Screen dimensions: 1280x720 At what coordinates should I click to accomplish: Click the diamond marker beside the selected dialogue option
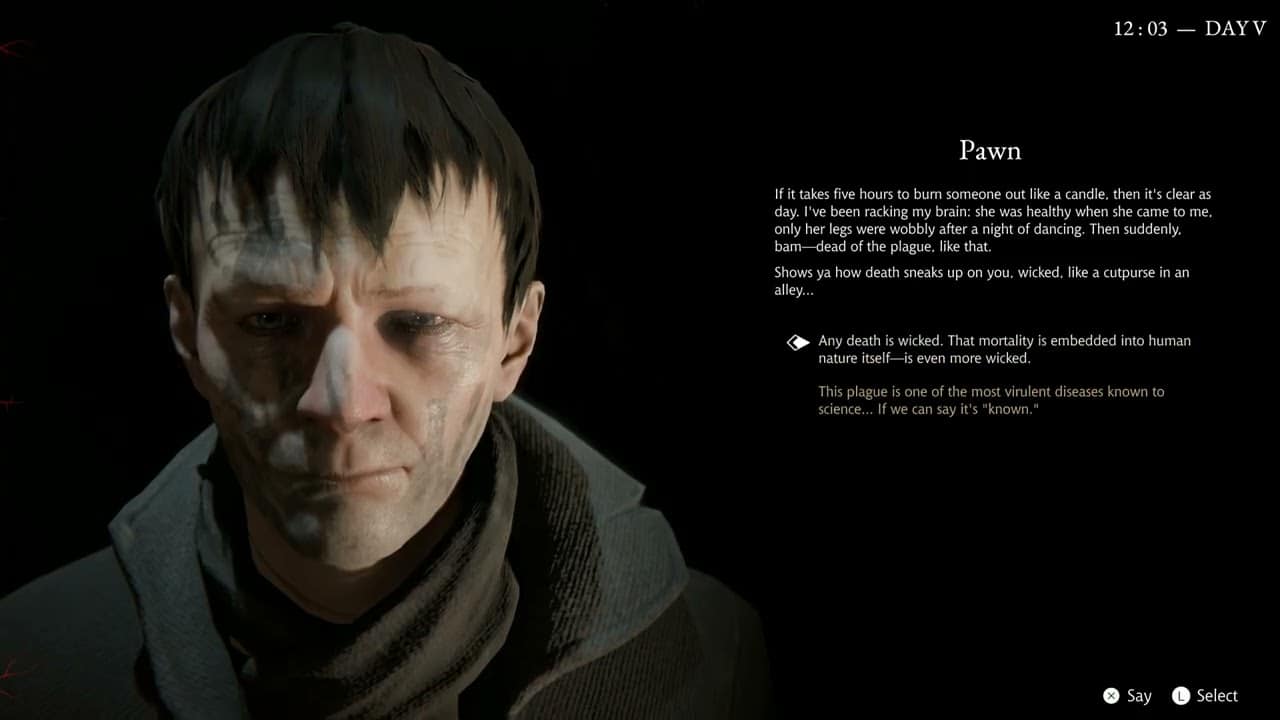(x=797, y=342)
